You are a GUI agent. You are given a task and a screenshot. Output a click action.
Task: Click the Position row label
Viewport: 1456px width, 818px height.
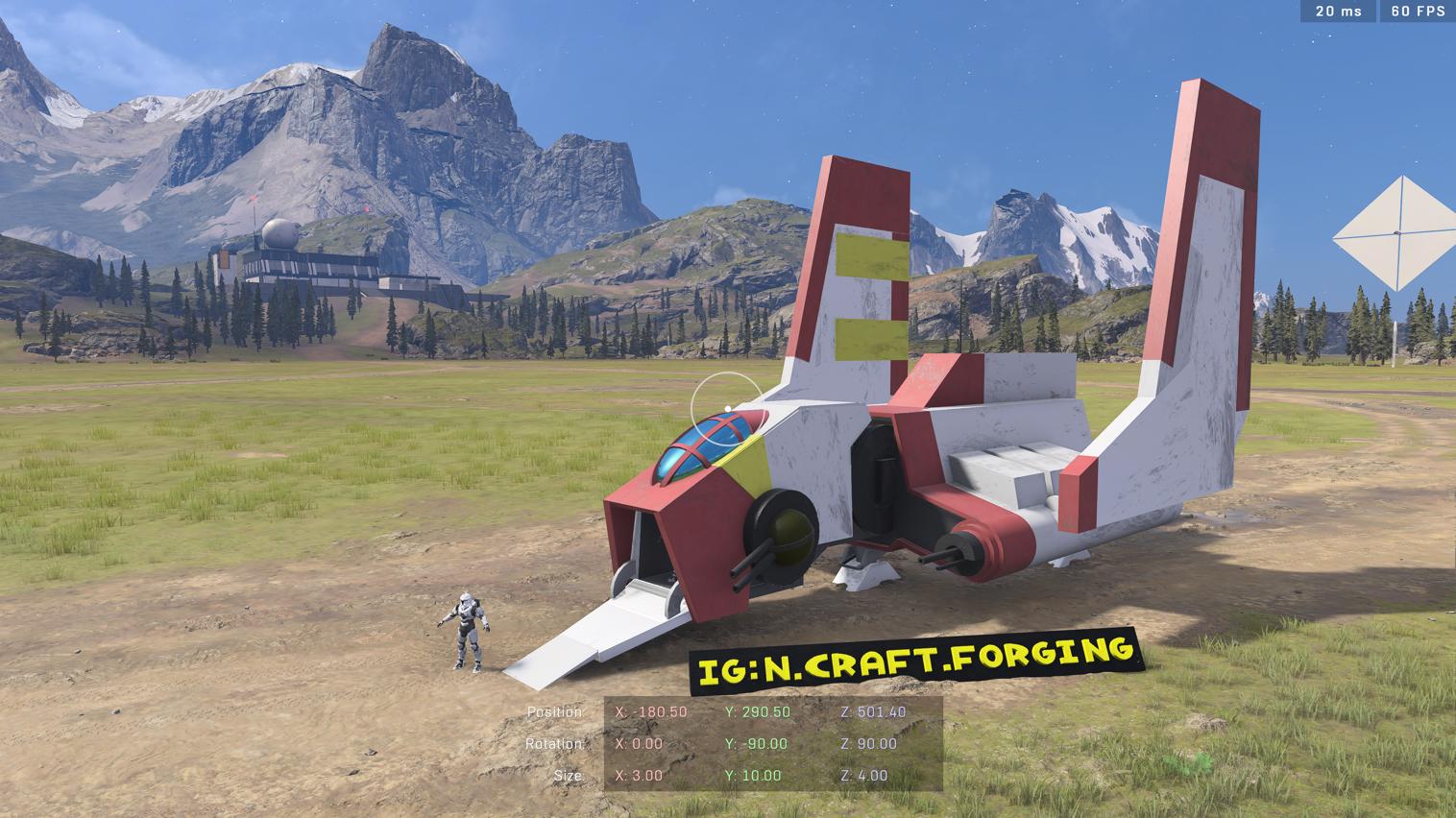[x=555, y=712]
